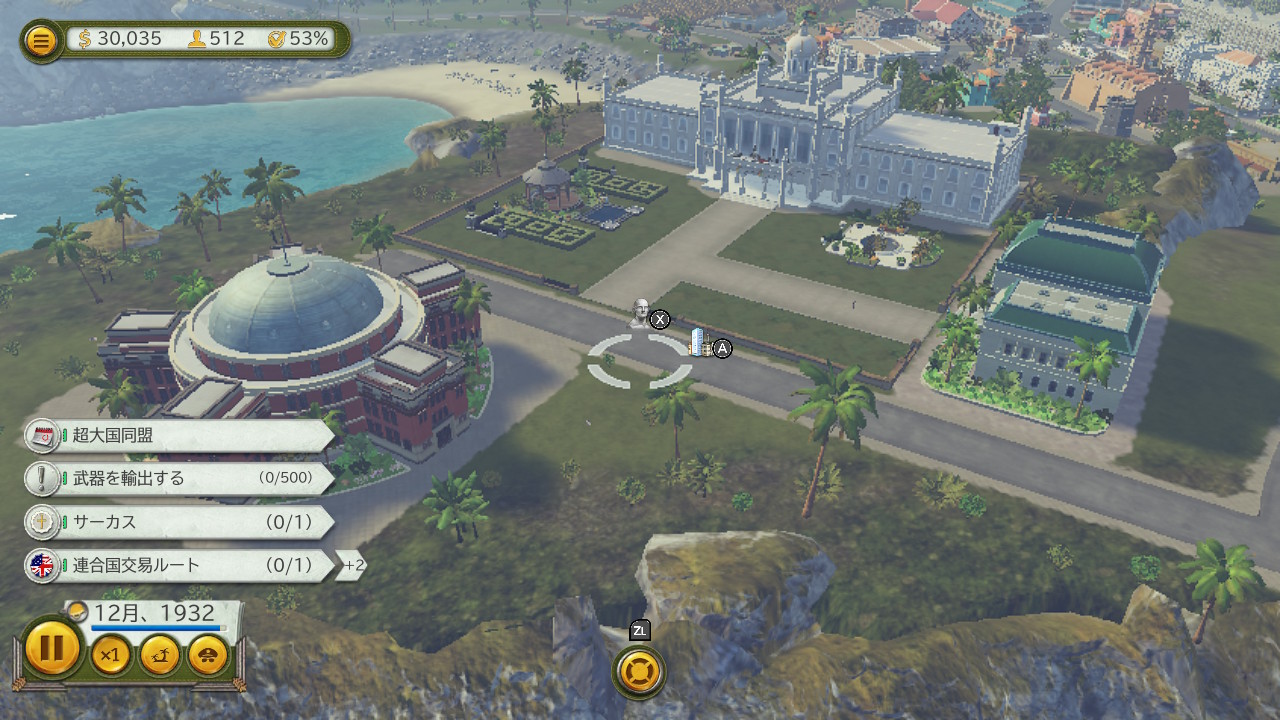Select the 超大国同盟 objective
The image size is (1280, 720).
[180, 435]
